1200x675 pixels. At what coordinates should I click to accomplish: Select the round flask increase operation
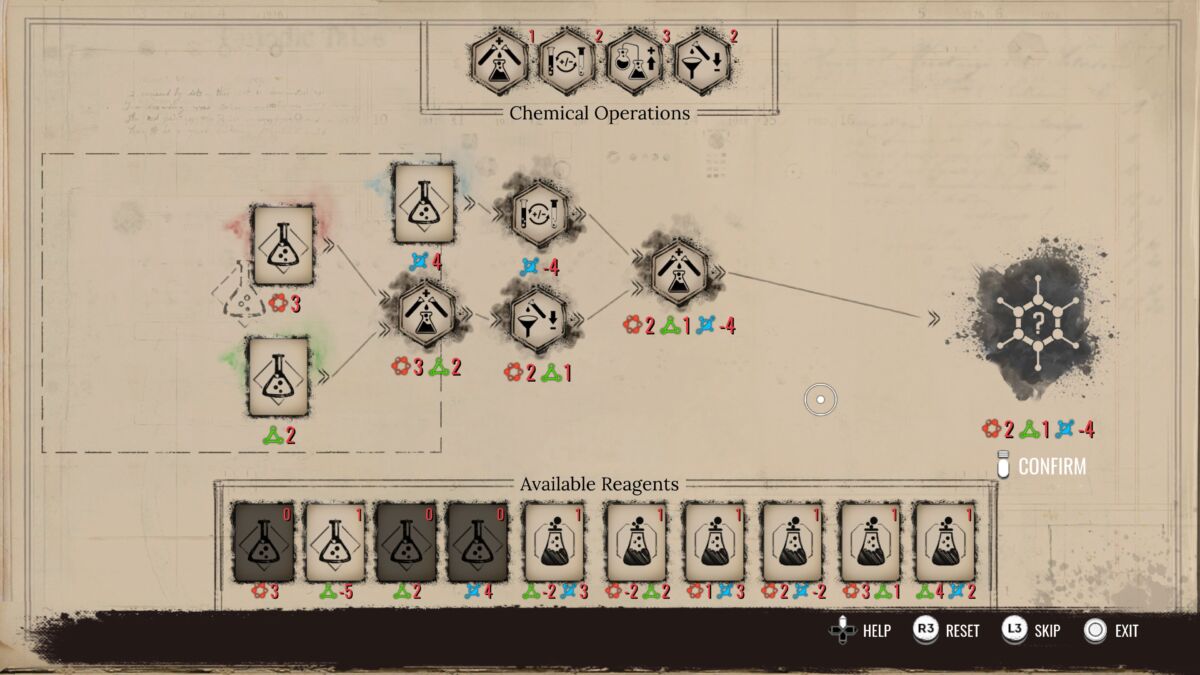[635, 62]
